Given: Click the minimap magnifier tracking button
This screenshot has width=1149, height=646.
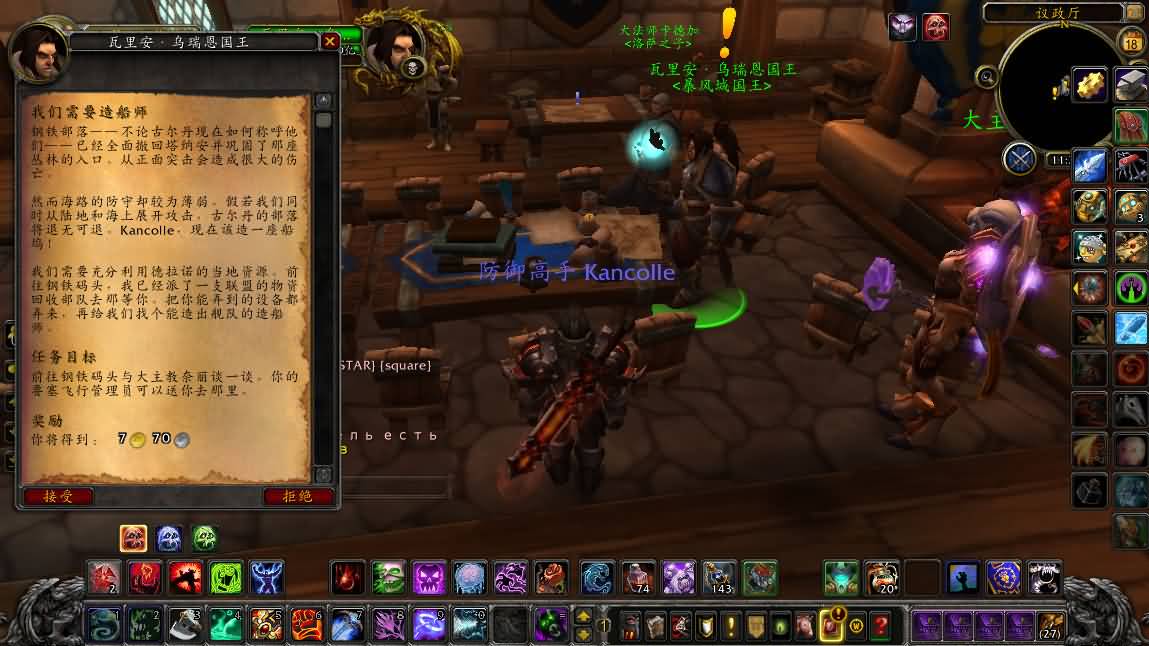Looking at the screenshot, I should click(x=987, y=76).
